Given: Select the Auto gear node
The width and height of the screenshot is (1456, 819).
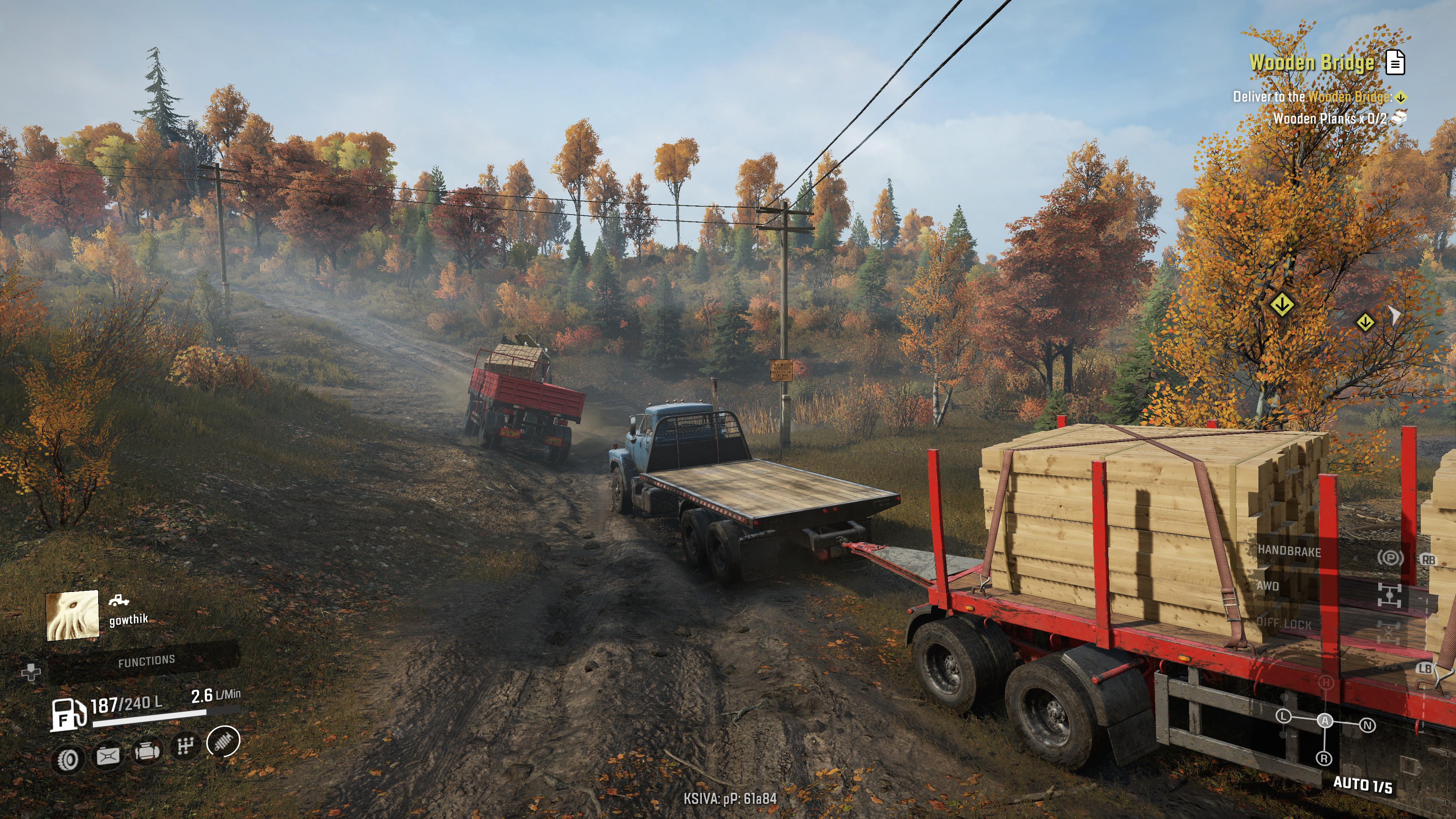Looking at the screenshot, I should (x=1325, y=721).
